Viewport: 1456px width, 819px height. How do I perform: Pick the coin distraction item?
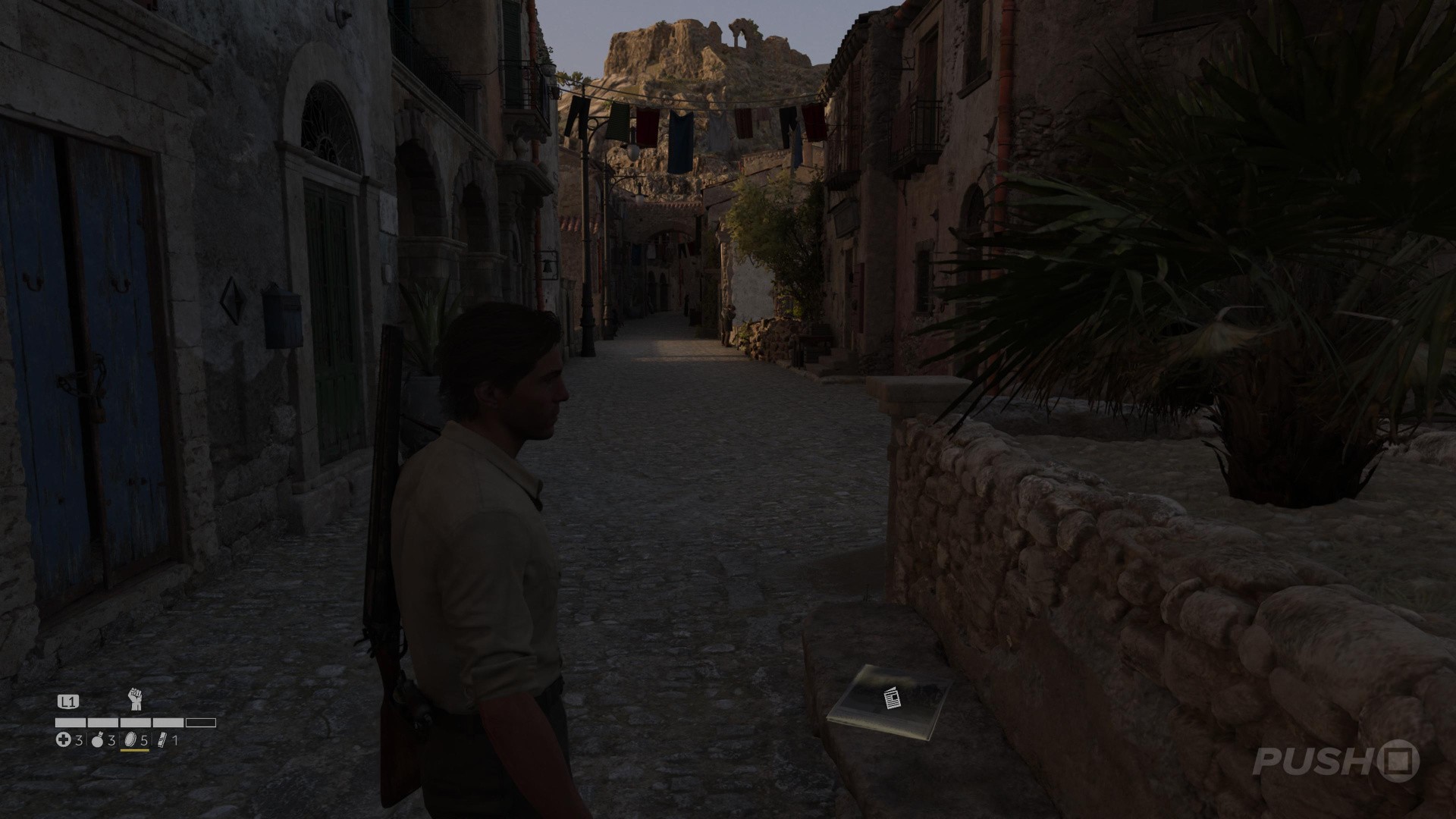coord(130,740)
